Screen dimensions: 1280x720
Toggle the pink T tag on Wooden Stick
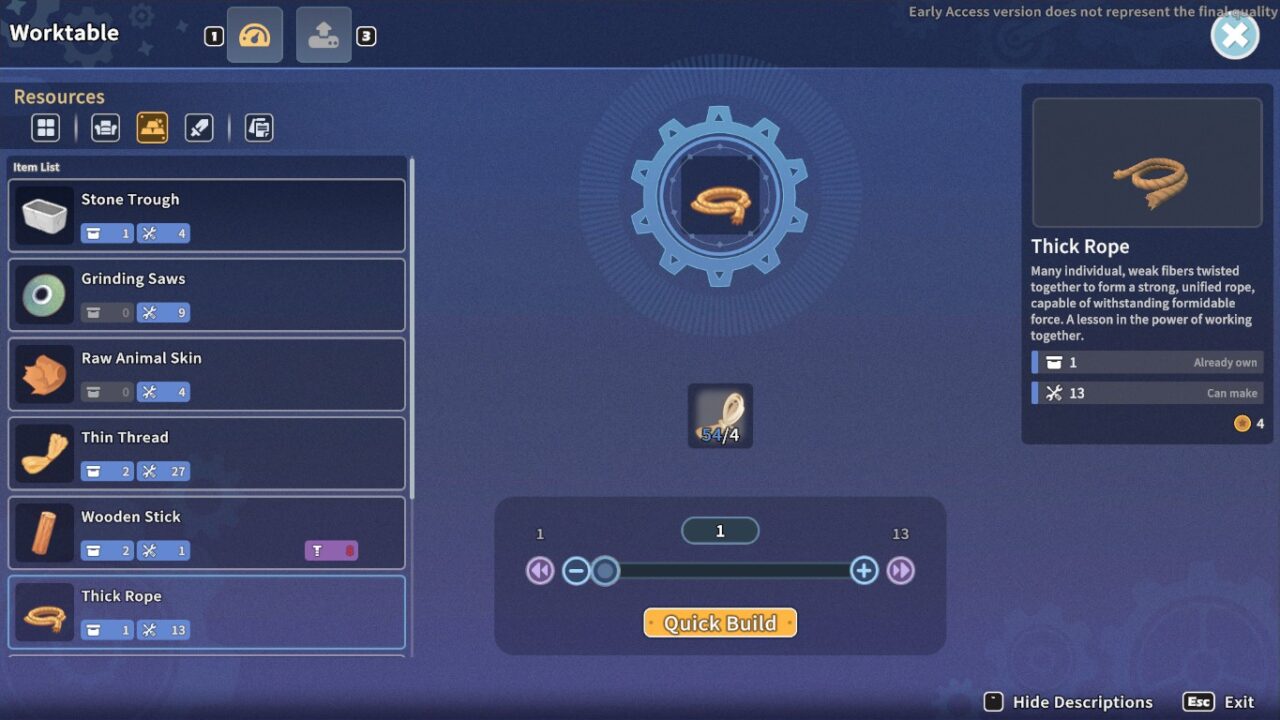click(331, 550)
